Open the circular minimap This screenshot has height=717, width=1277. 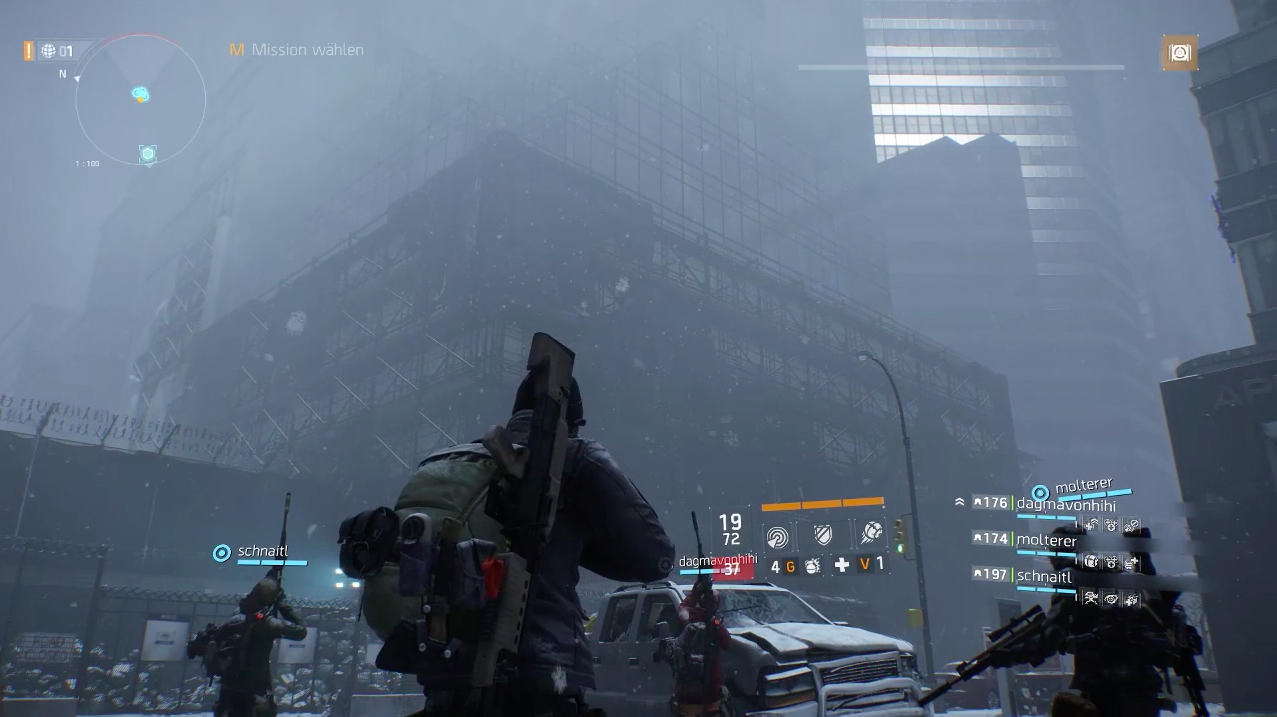(140, 98)
